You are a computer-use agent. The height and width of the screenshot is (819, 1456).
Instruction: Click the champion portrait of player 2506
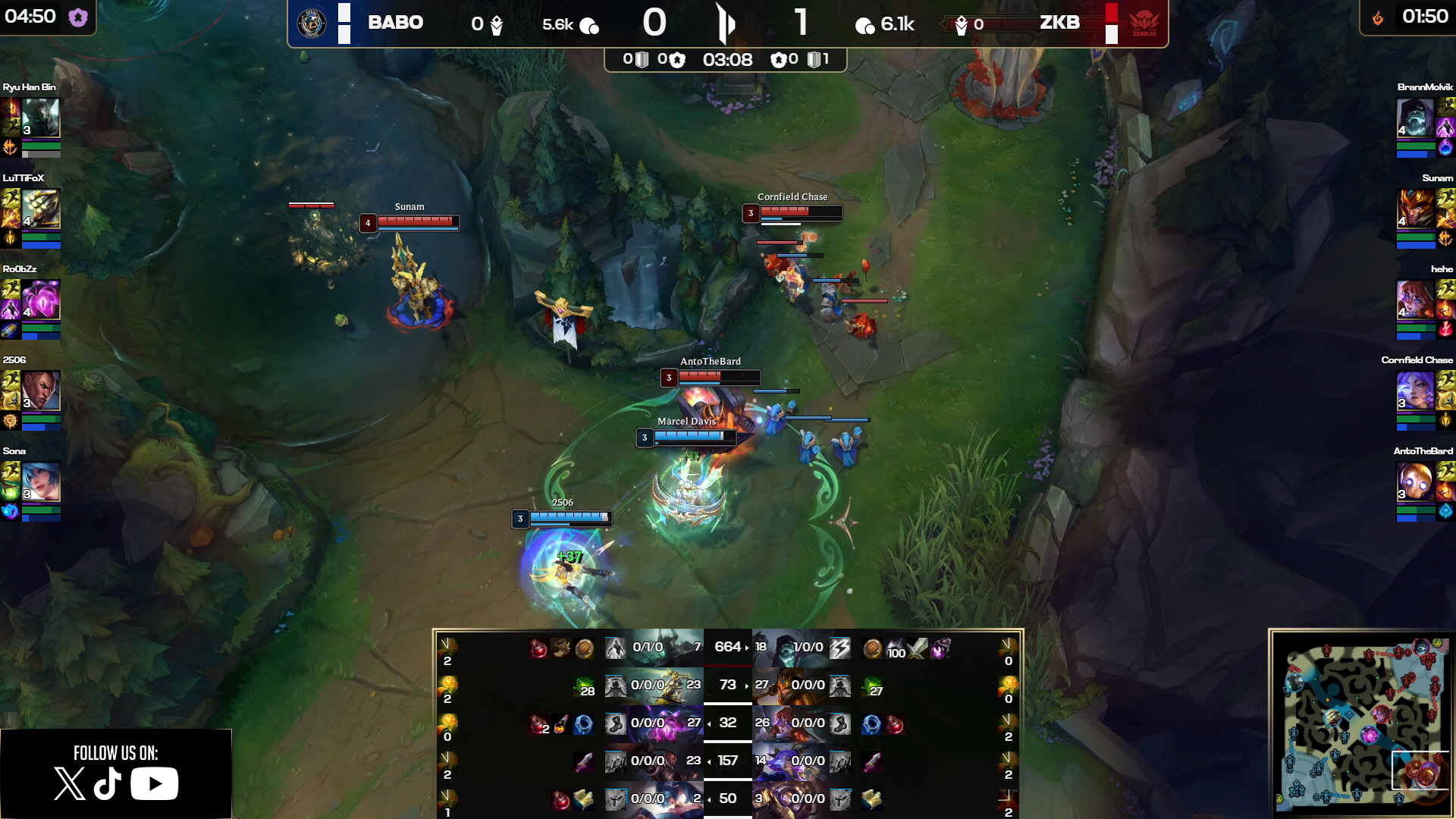pyautogui.click(x=41, y=390)
